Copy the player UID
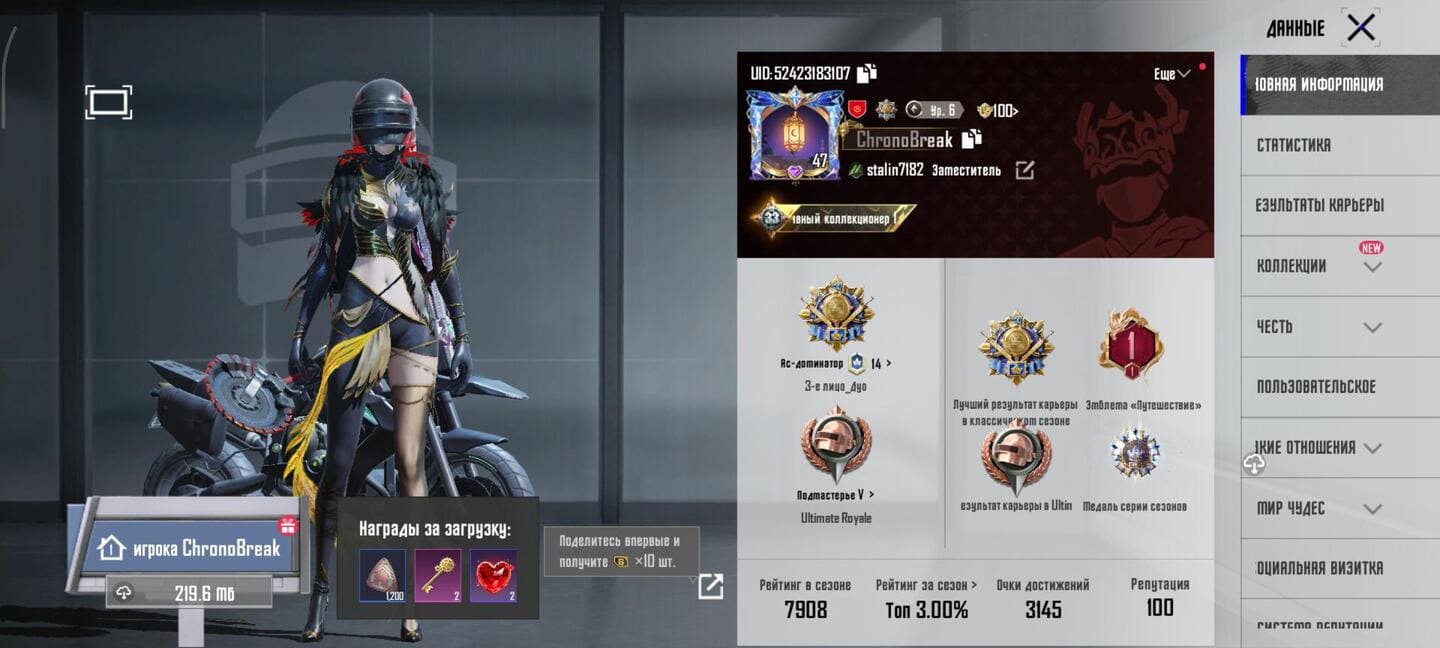The image size is (1440, 648). [x=867, y=73]
